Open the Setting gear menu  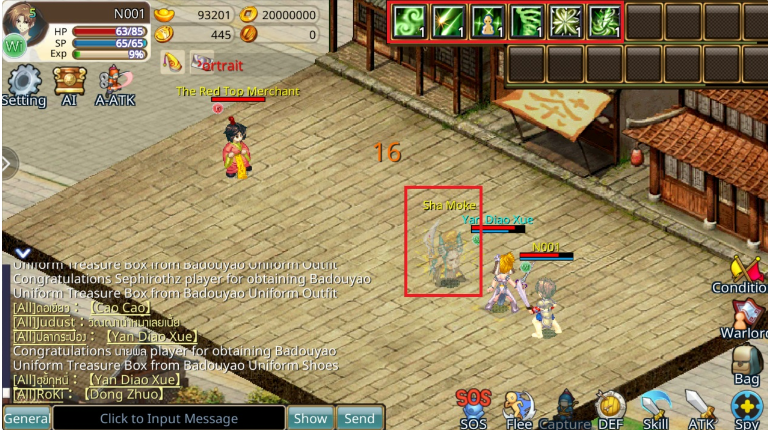(23, 84)
